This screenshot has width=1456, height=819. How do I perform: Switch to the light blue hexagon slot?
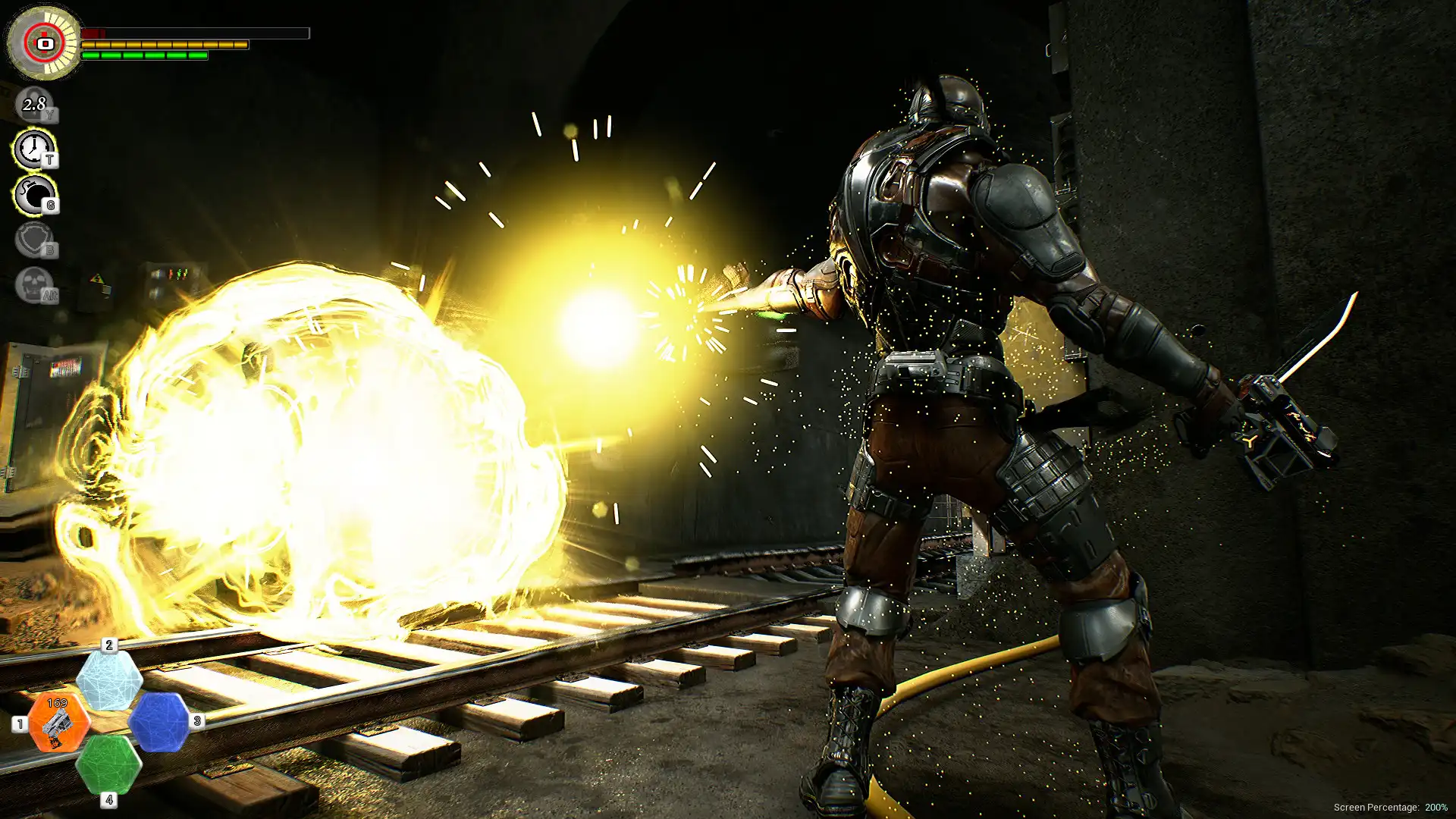pyautogui.click(x=109, y=679)
